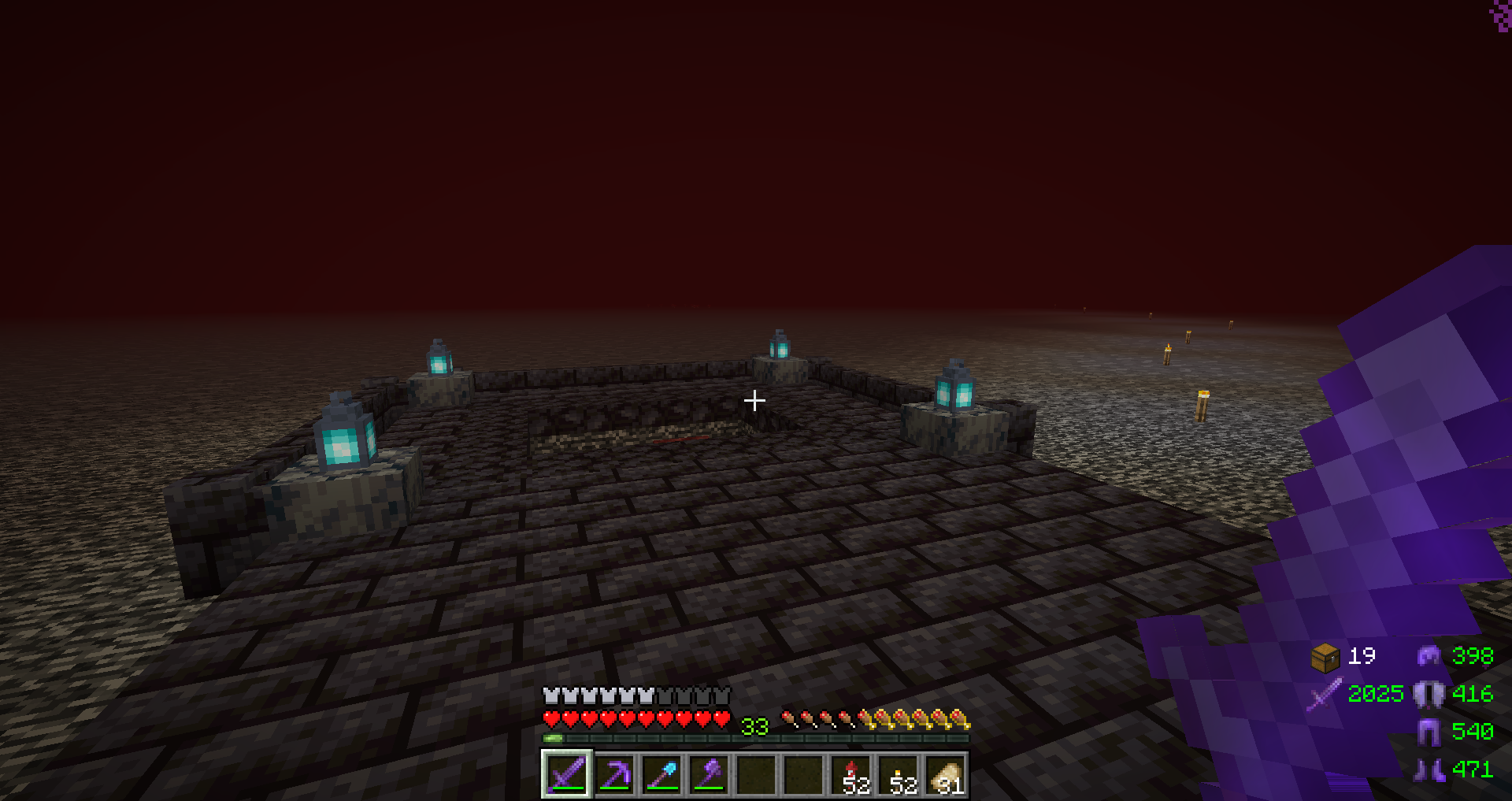Choose the paper stack slot

tap(946, 774)
